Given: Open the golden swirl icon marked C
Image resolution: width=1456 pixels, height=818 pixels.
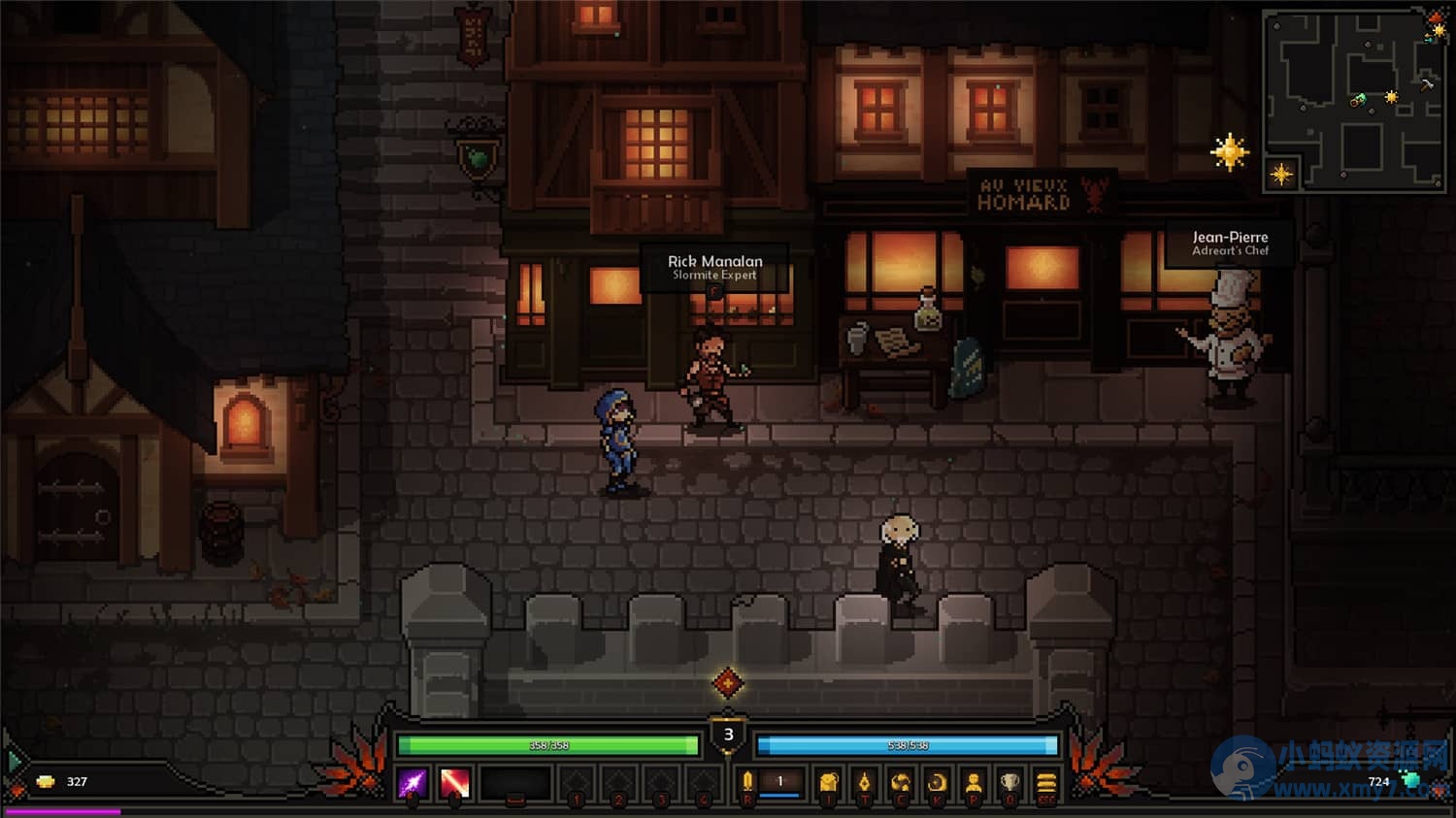Looking at the screenshot, I should tap(901, 783).
